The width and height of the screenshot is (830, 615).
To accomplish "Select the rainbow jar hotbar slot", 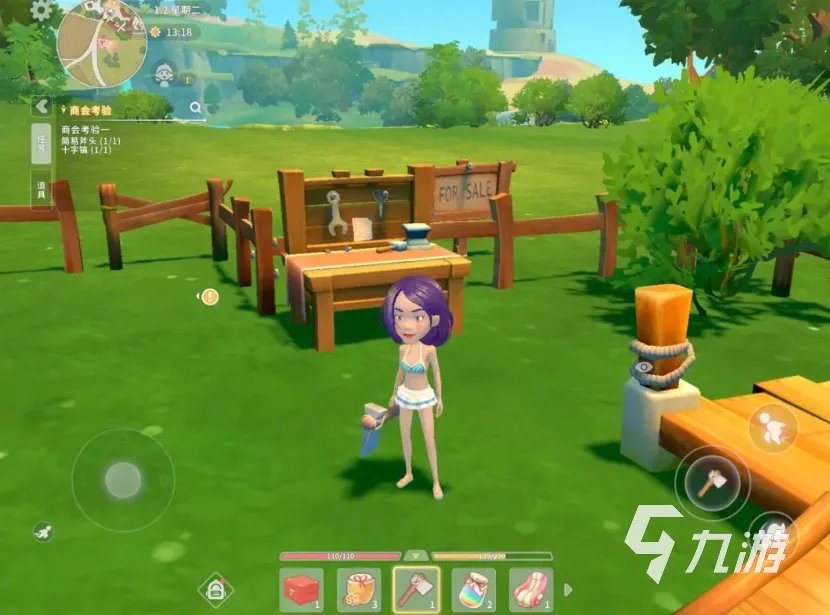I will click(474, 590).
